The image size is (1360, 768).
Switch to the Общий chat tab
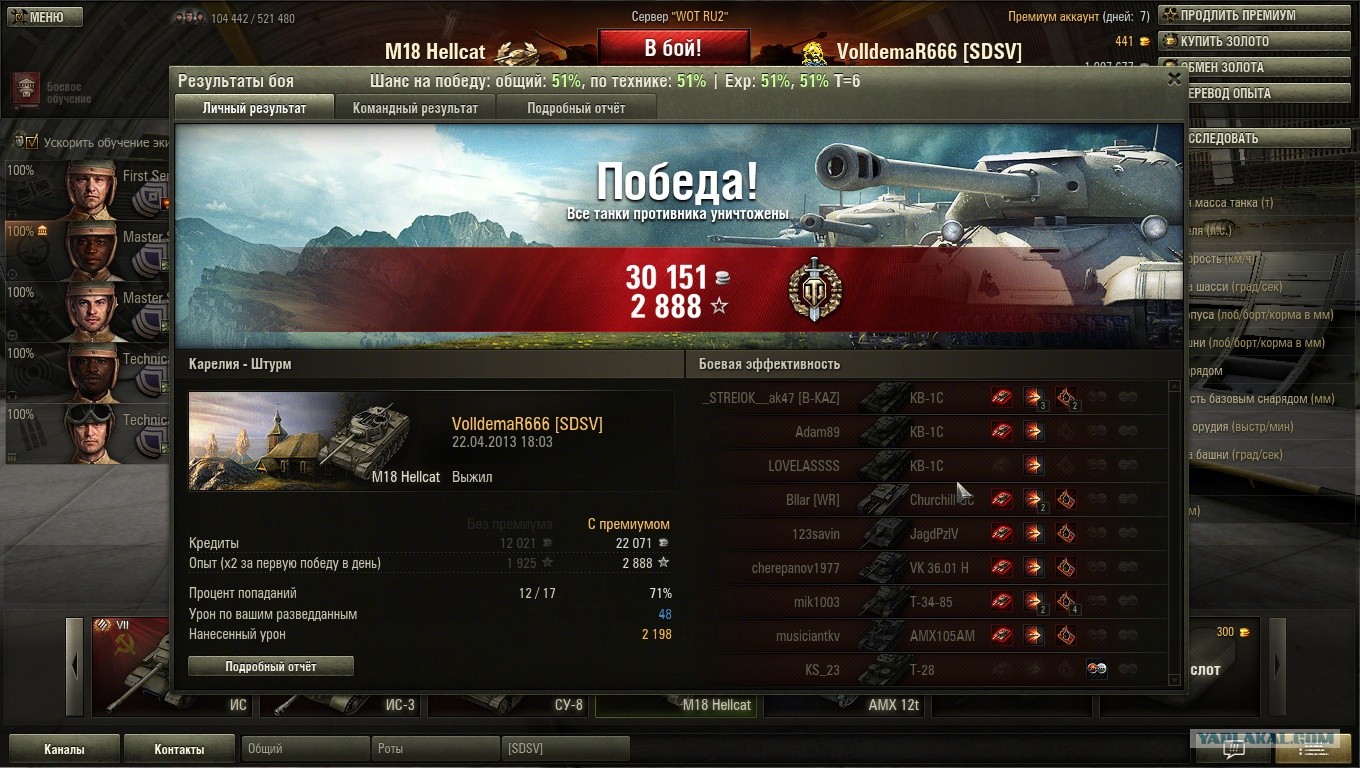[303, 749]
